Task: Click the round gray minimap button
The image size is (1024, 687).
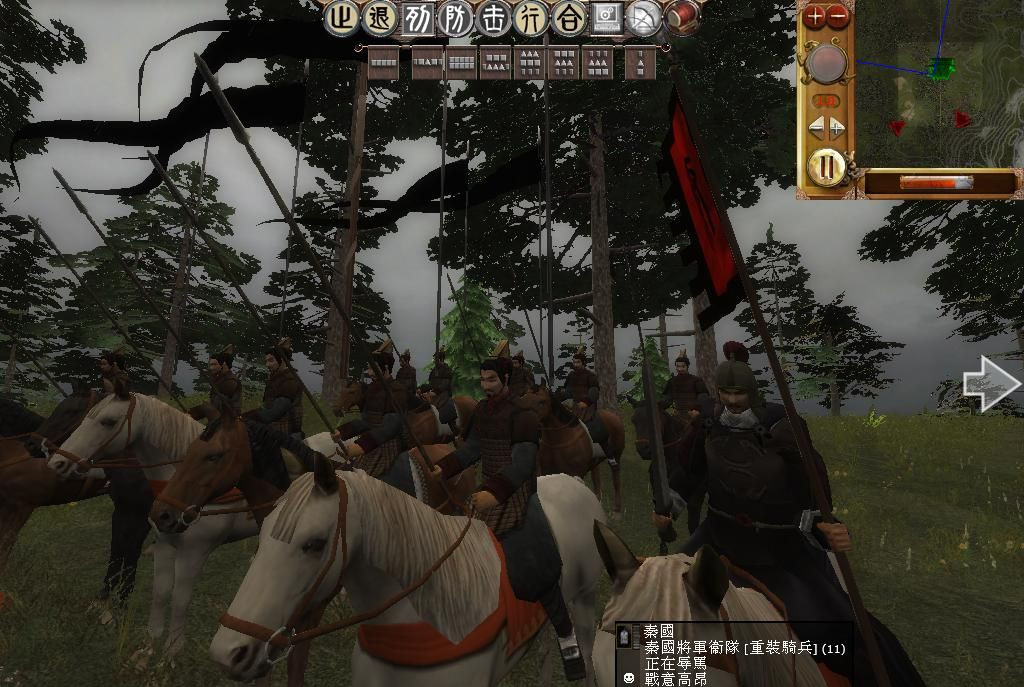Action: (827, 65)
